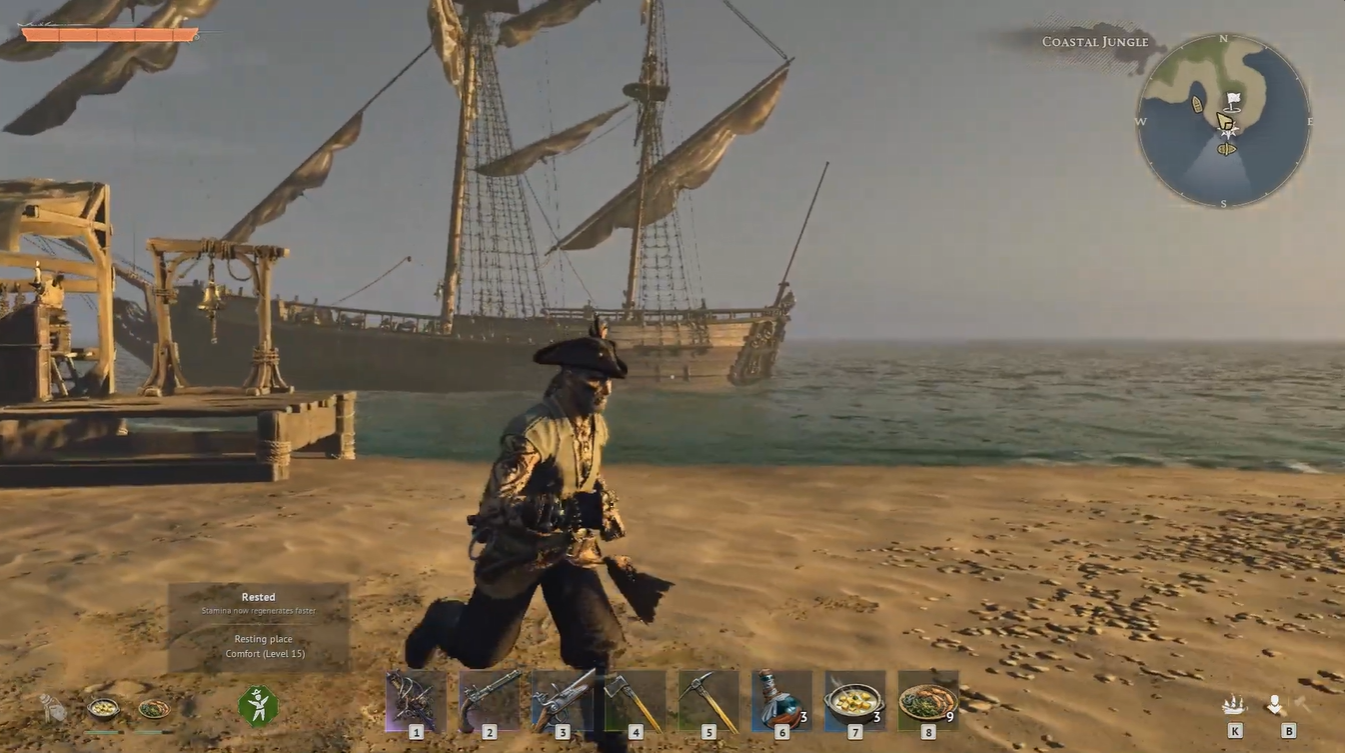Open the character menu person icon

[1271, 701]
